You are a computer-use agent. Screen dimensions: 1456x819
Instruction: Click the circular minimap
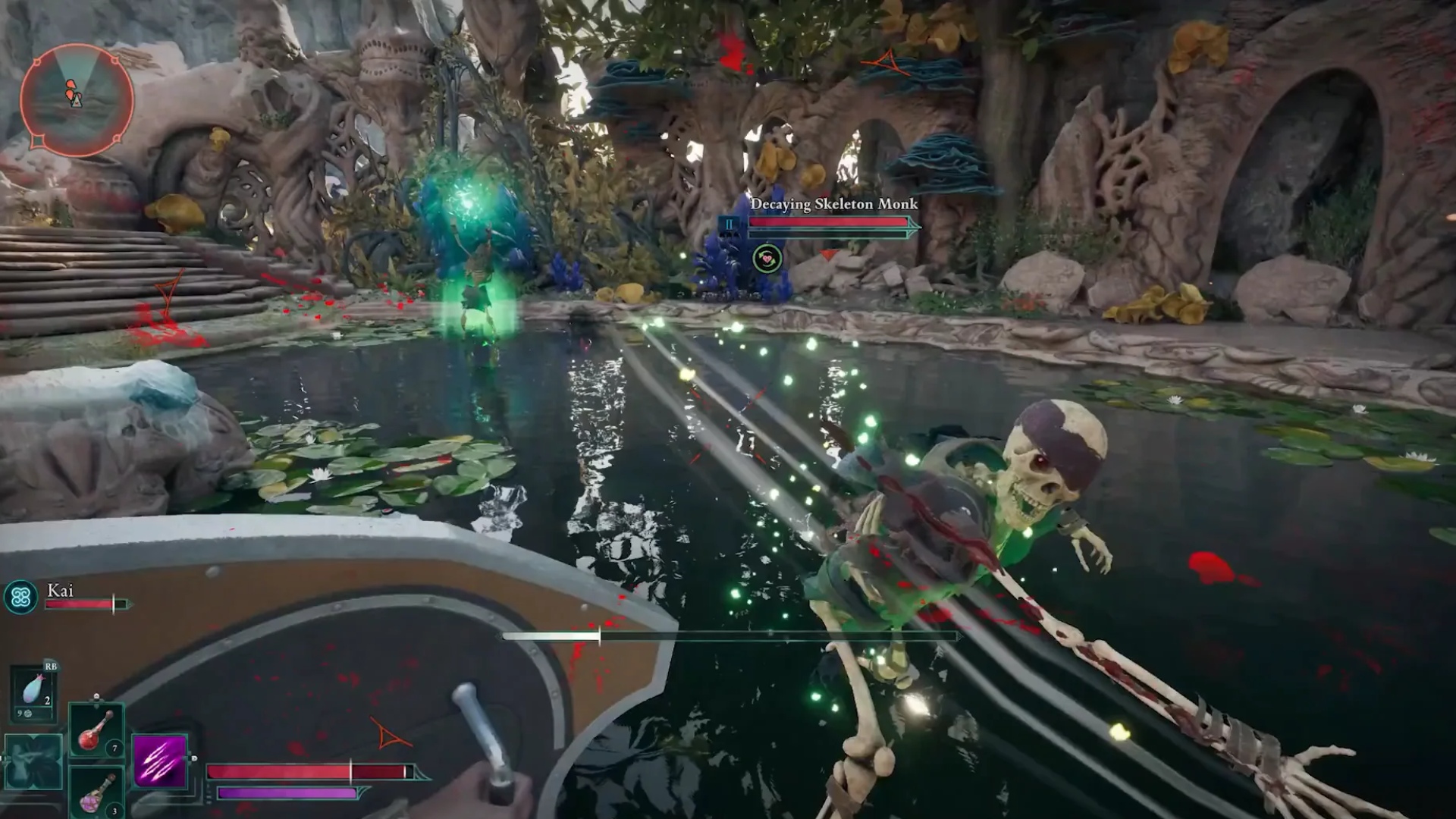[x=77, y=99]
